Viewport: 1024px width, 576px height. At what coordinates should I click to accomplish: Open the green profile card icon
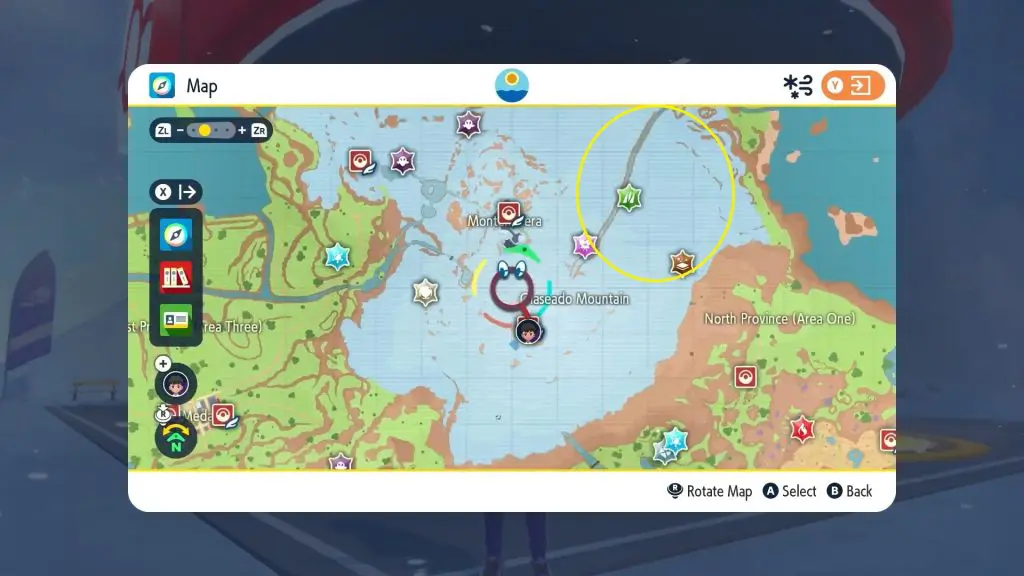click(x=176, y=319)
